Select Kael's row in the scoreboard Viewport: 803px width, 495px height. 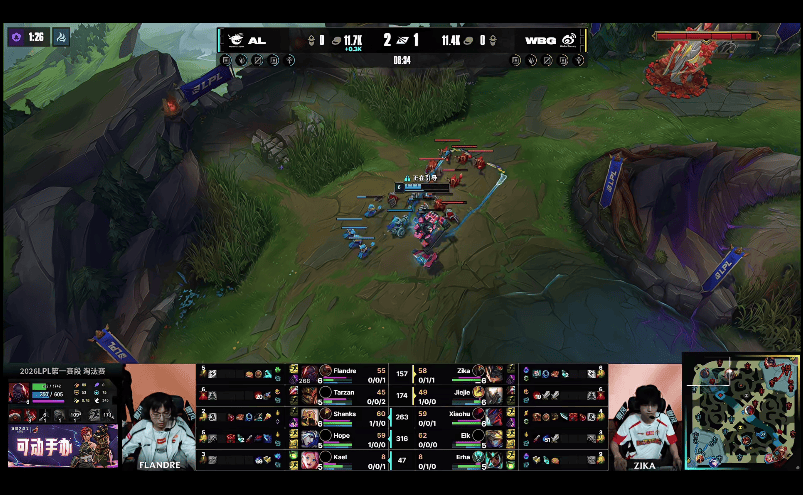[x=340, y=458]
